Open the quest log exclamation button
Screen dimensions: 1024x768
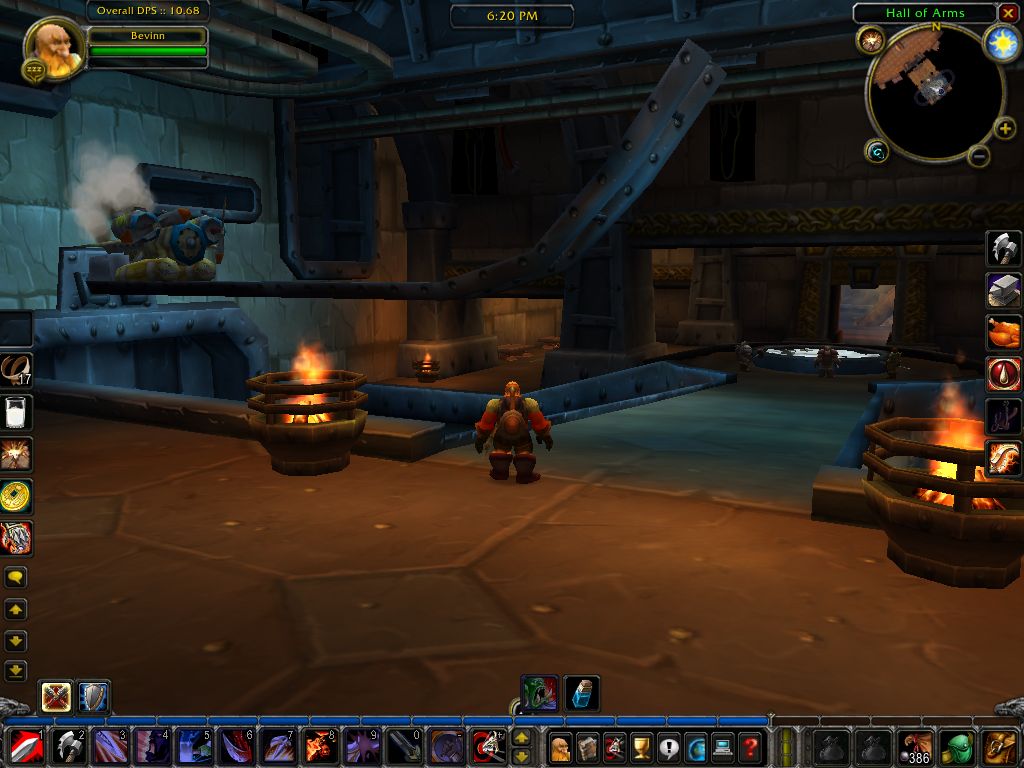[x=668, y=746]
